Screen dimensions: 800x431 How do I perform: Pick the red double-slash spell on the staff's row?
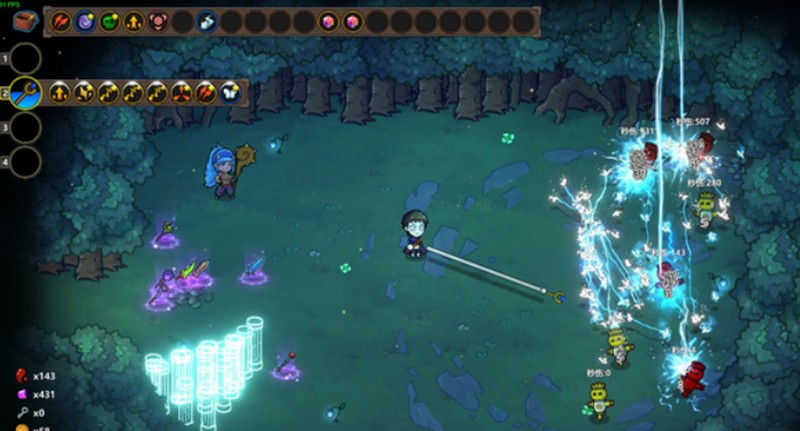pos(205,94)
